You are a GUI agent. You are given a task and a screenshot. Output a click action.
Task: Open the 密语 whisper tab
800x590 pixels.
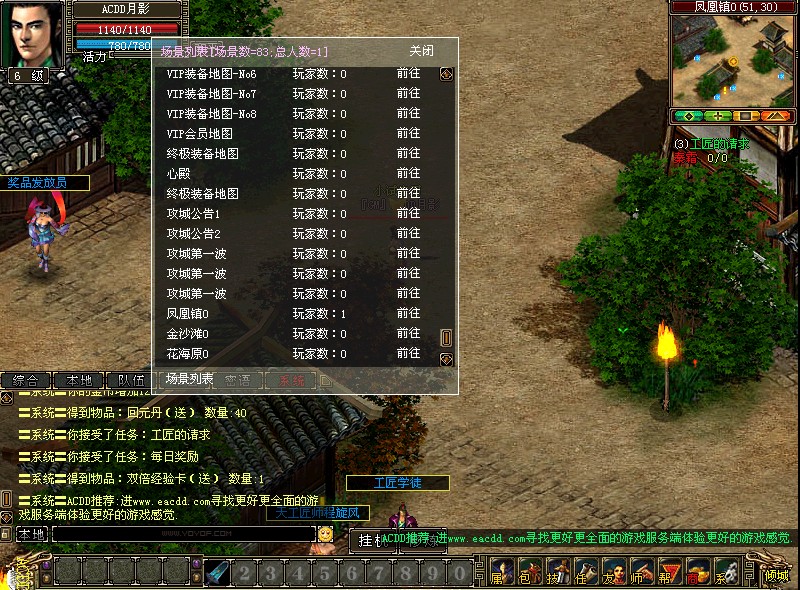point(238,381)
